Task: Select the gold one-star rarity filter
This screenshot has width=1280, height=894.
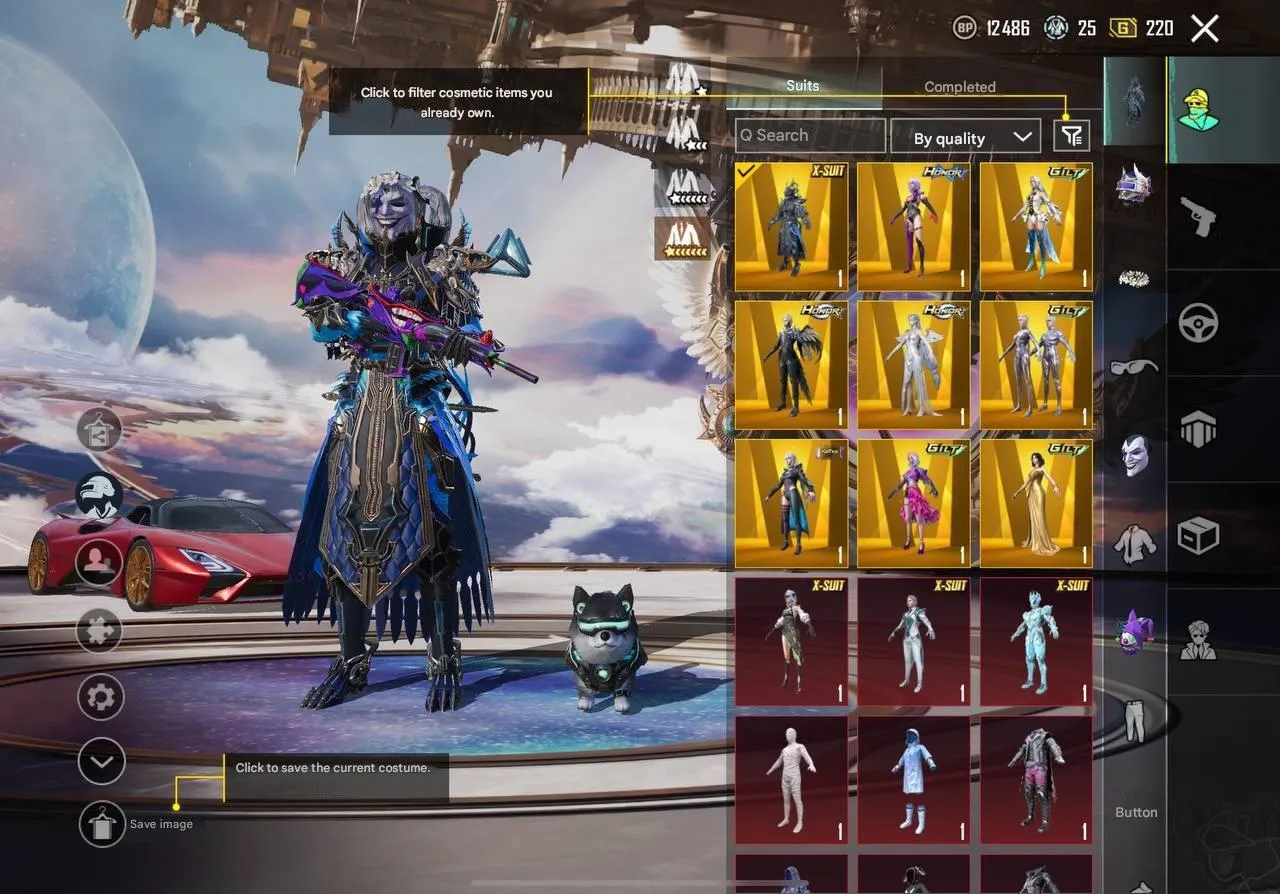Action: pyautogui.click(x=683, y=242)
